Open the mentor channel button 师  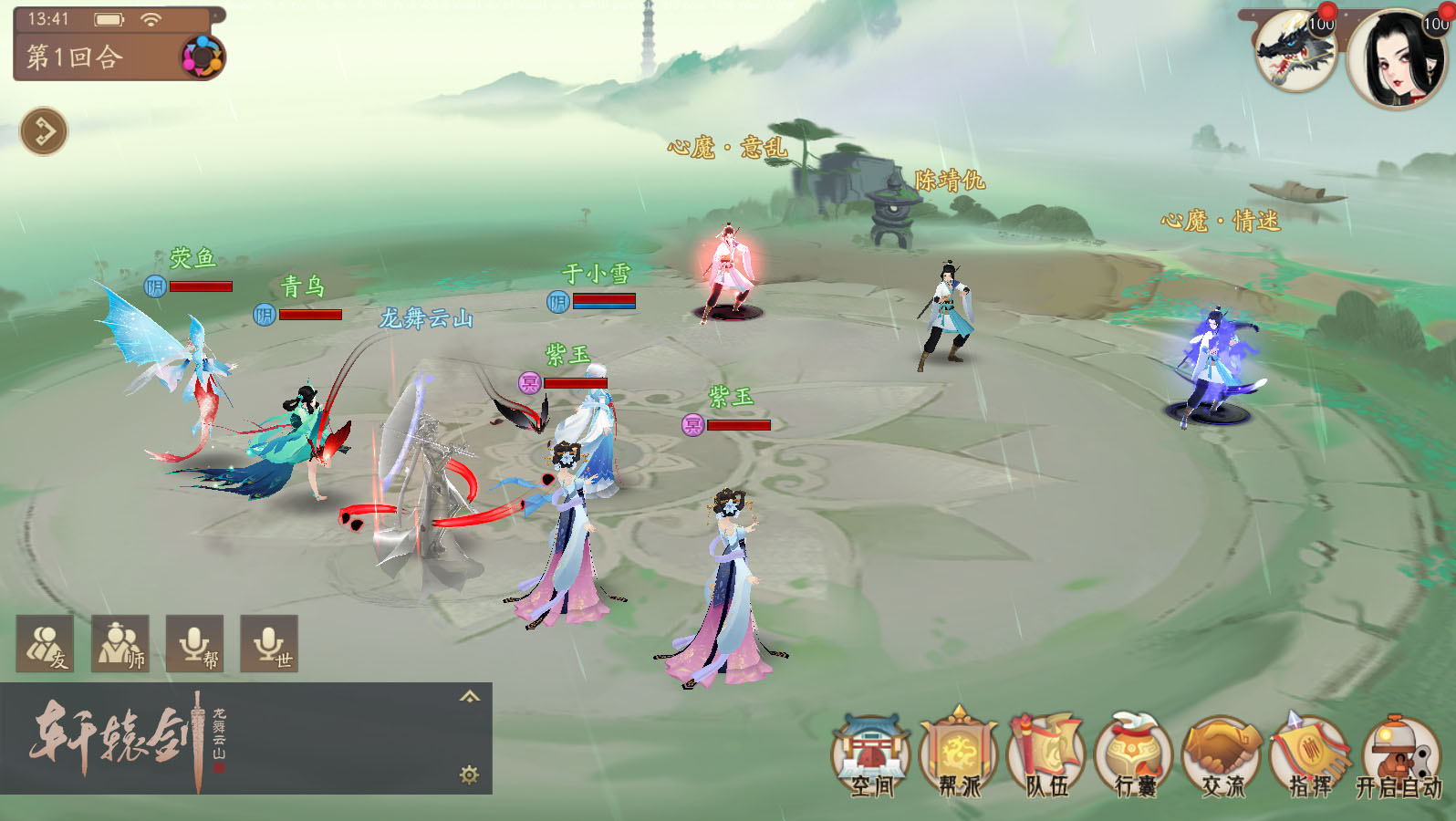point(120,644)
